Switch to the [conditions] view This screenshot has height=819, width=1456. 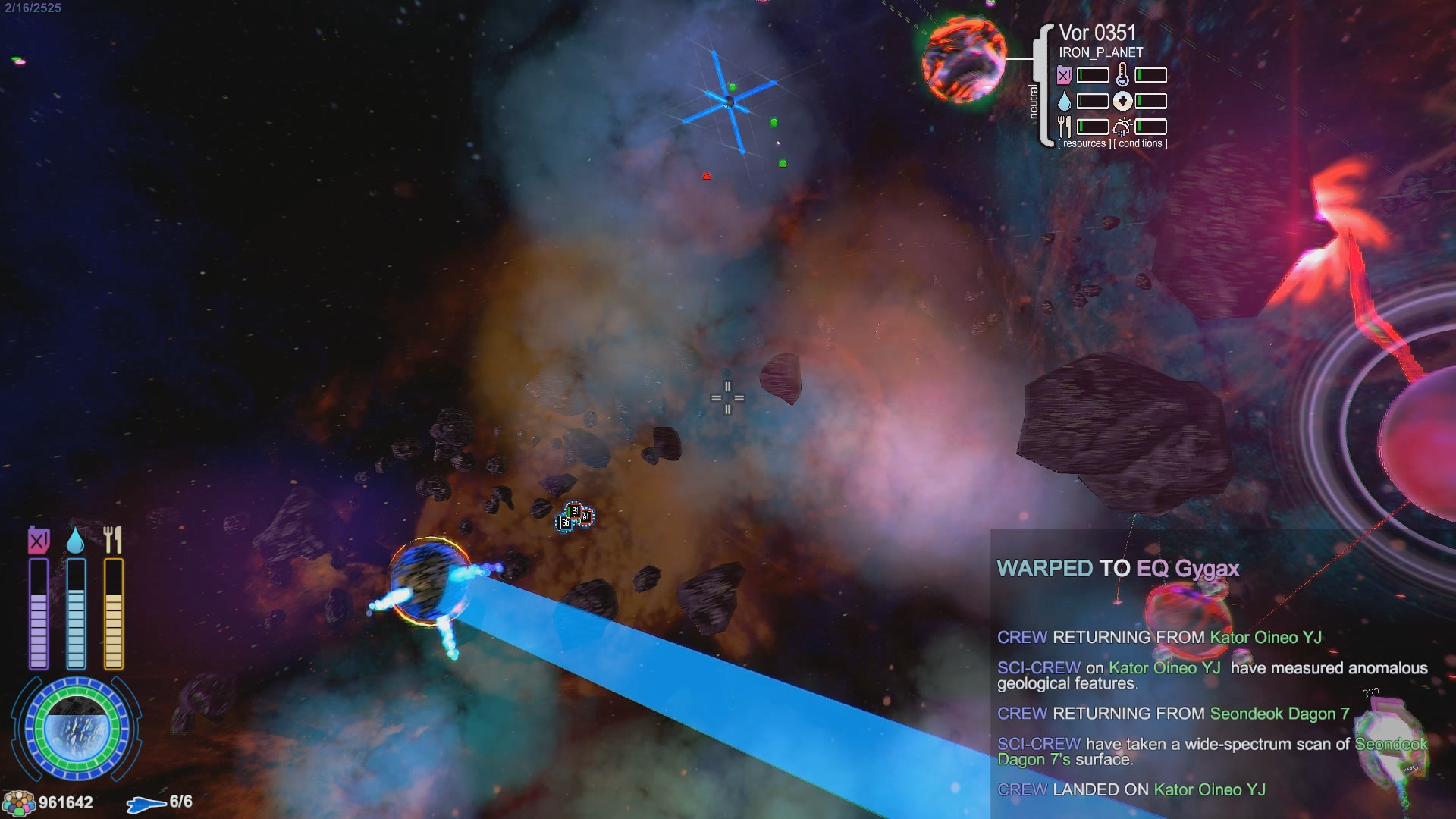[1140, 143]
